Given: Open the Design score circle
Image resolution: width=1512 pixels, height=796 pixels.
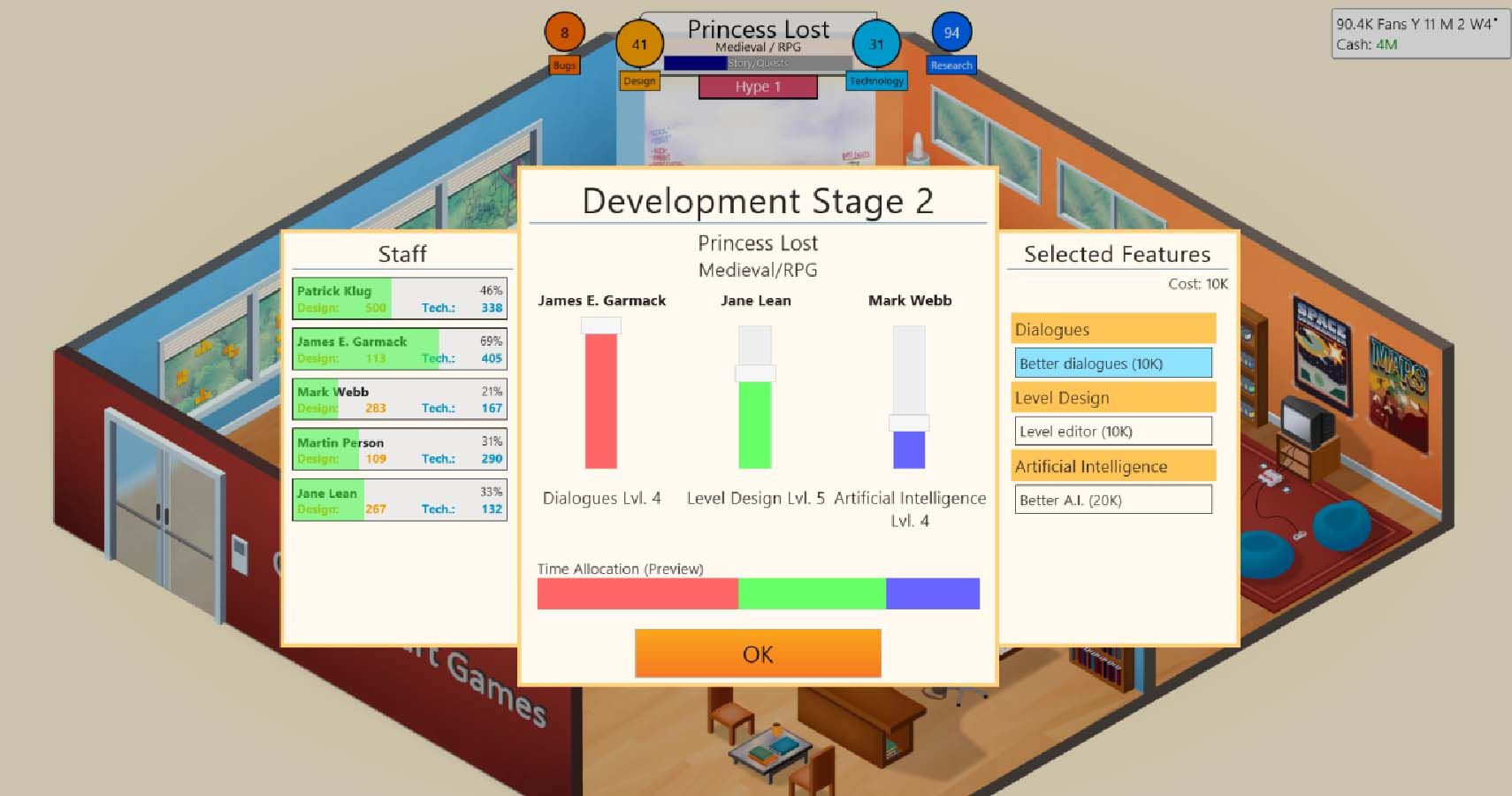Looking at the screenshot, I should 640,43.
